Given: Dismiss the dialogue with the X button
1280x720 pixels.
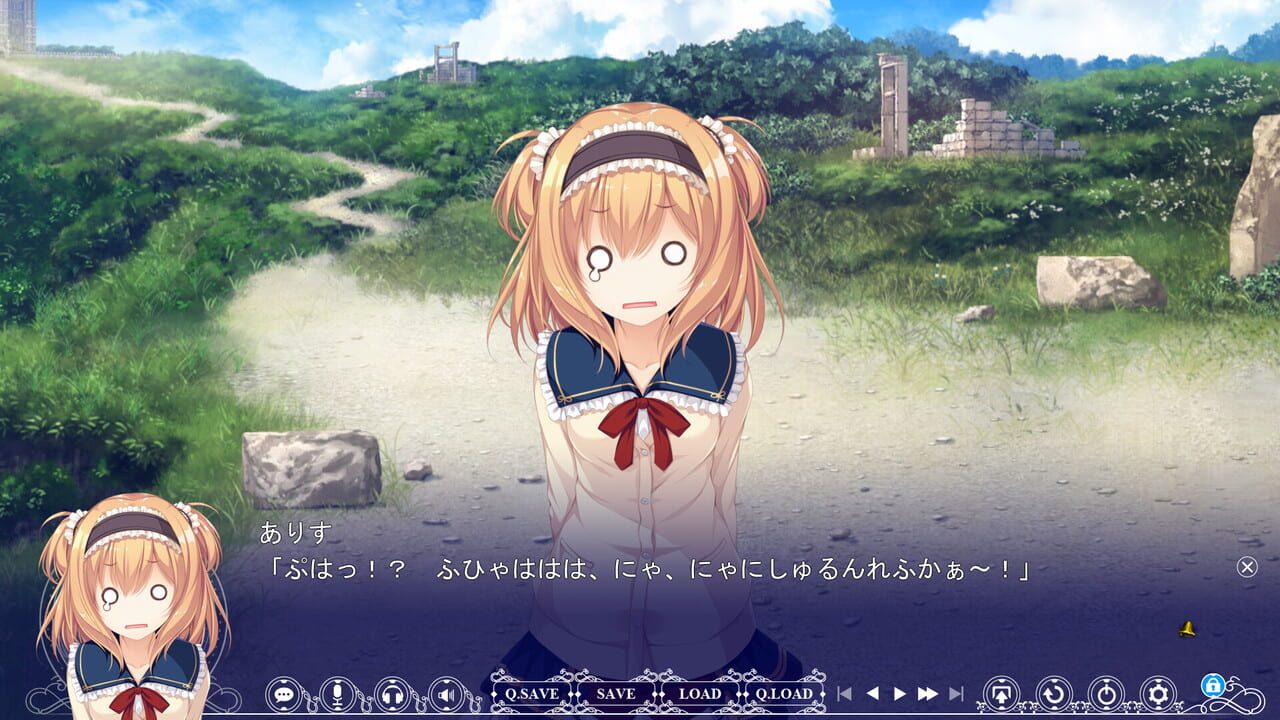Looking at the screenshot, I should (x=1246, y=565).
